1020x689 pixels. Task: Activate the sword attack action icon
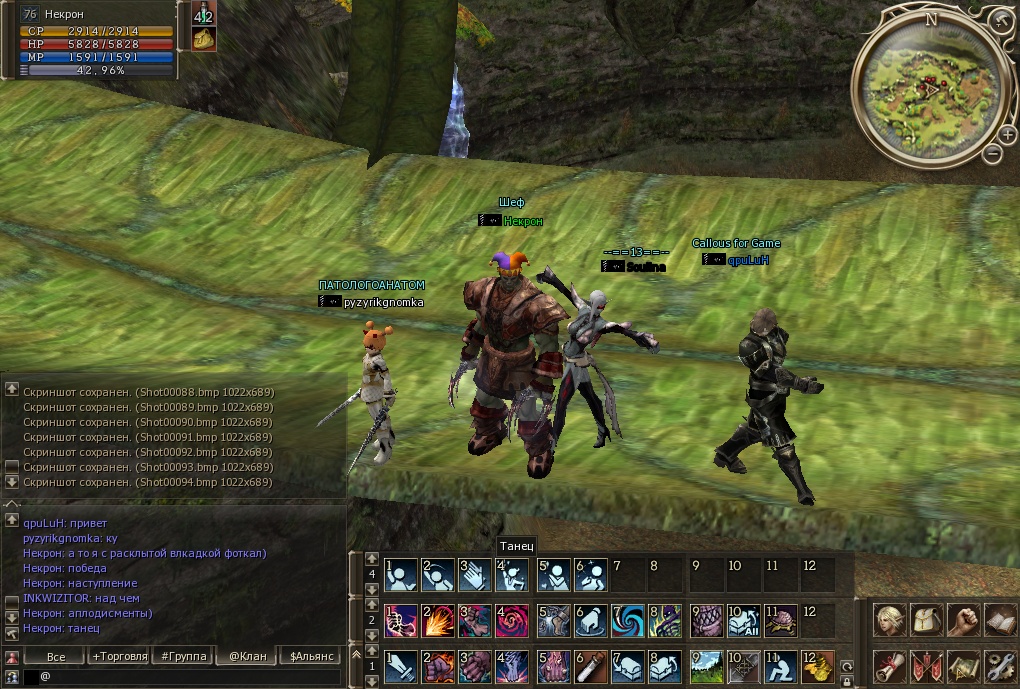[x=402, y=666]
